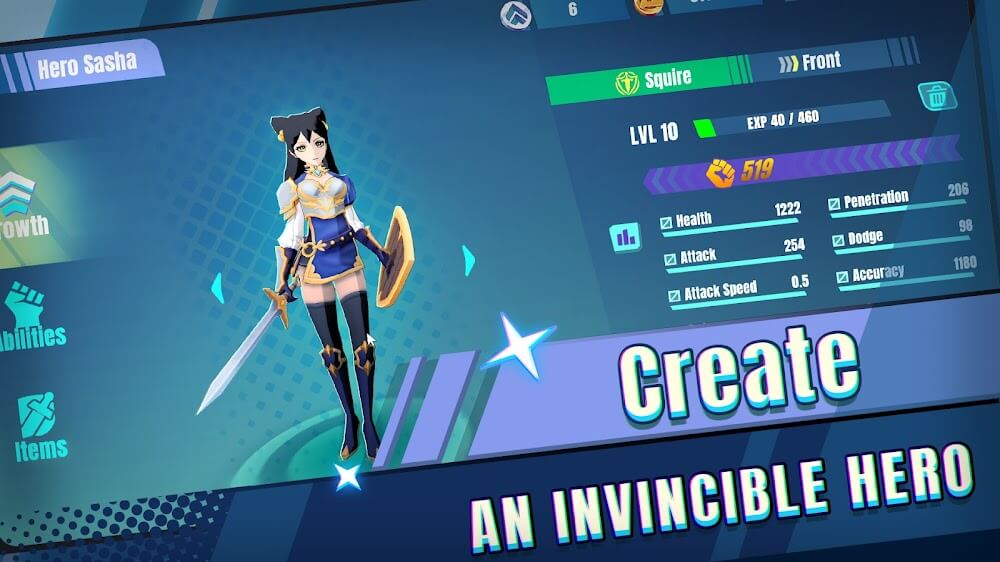Delete hero using the trash can icon
The width and height of the screenshot is (1000, 562).
[933, 96]
